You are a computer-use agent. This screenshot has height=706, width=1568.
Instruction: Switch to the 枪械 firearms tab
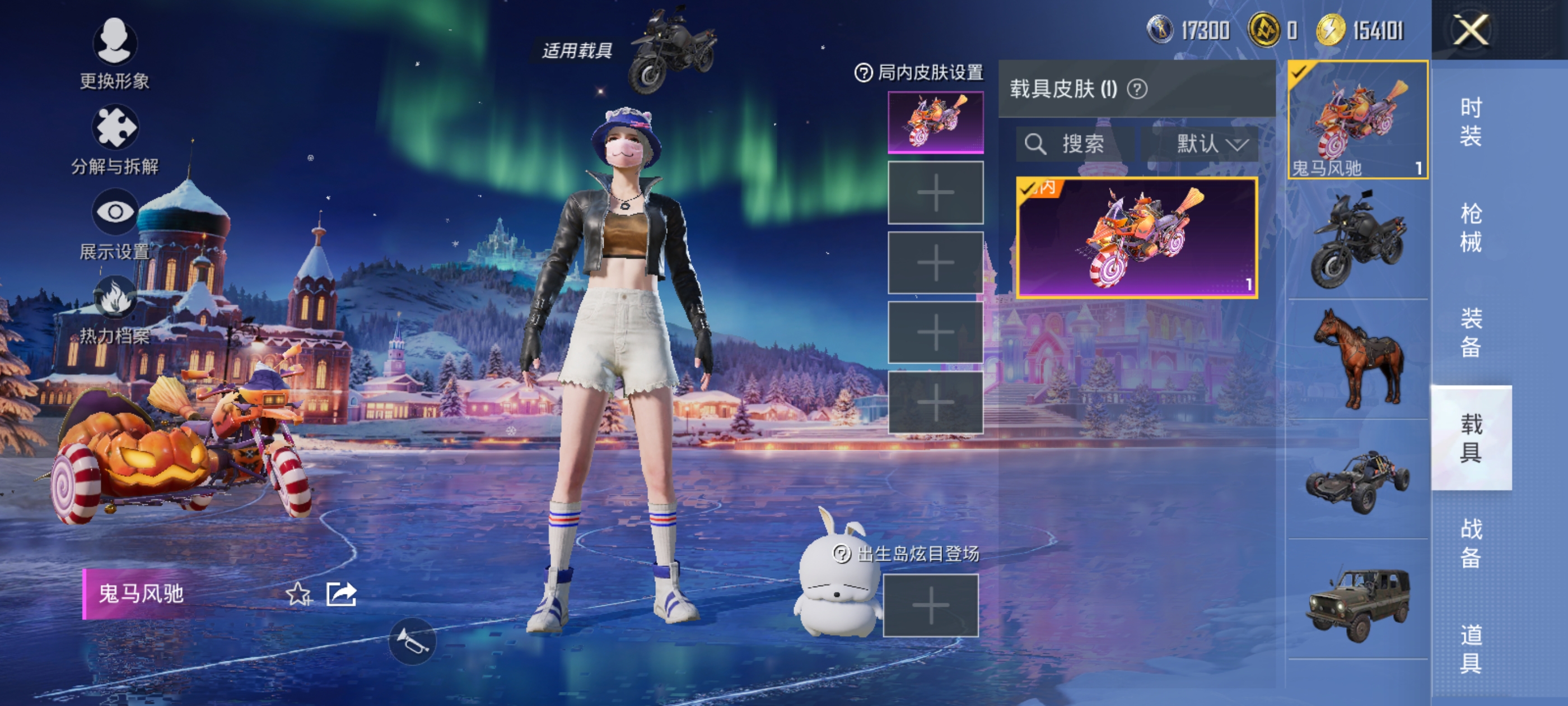(1470, 227)
